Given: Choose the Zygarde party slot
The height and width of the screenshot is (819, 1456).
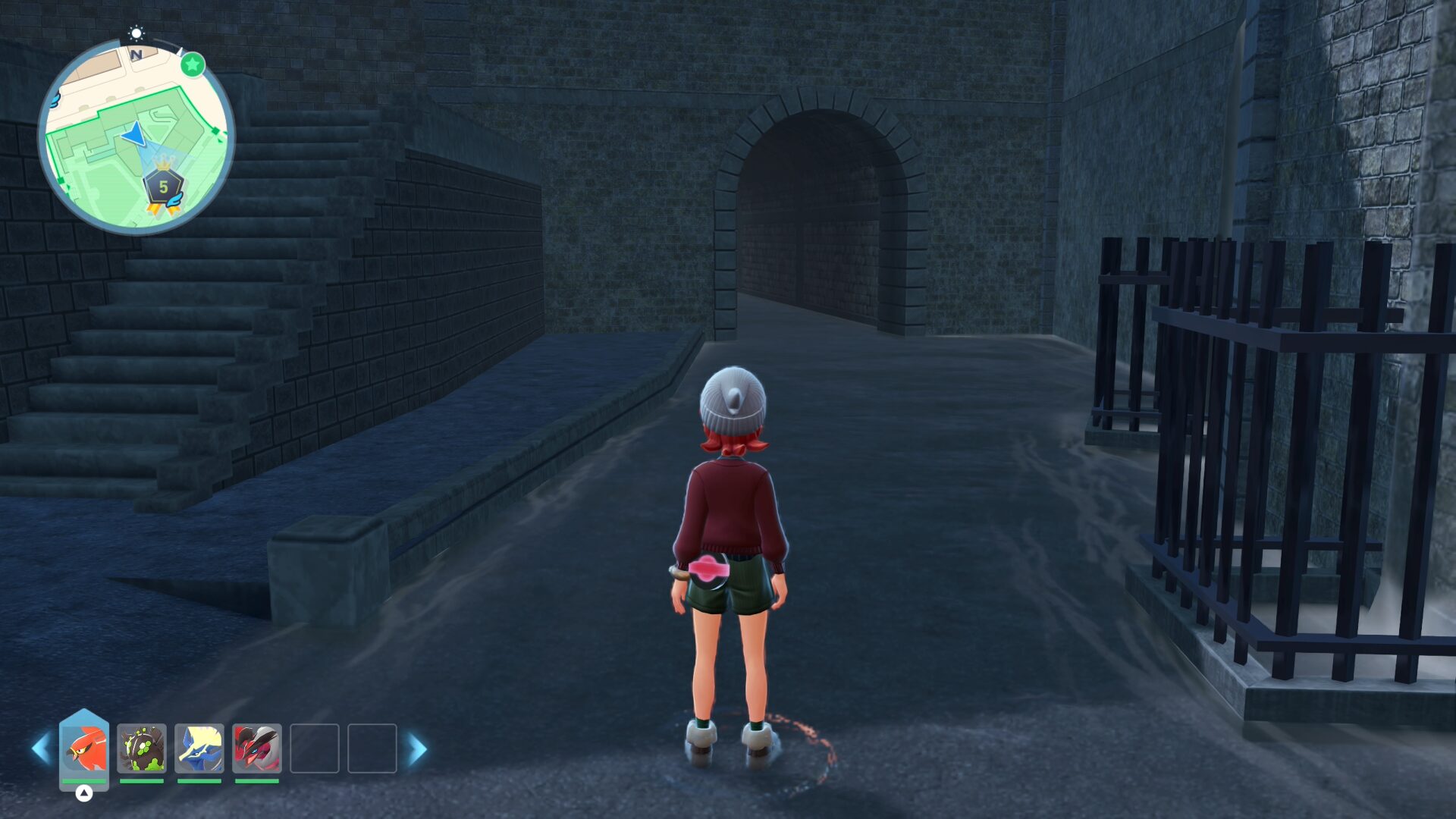Looking at the screenshot, I should (x=142, y=748).
